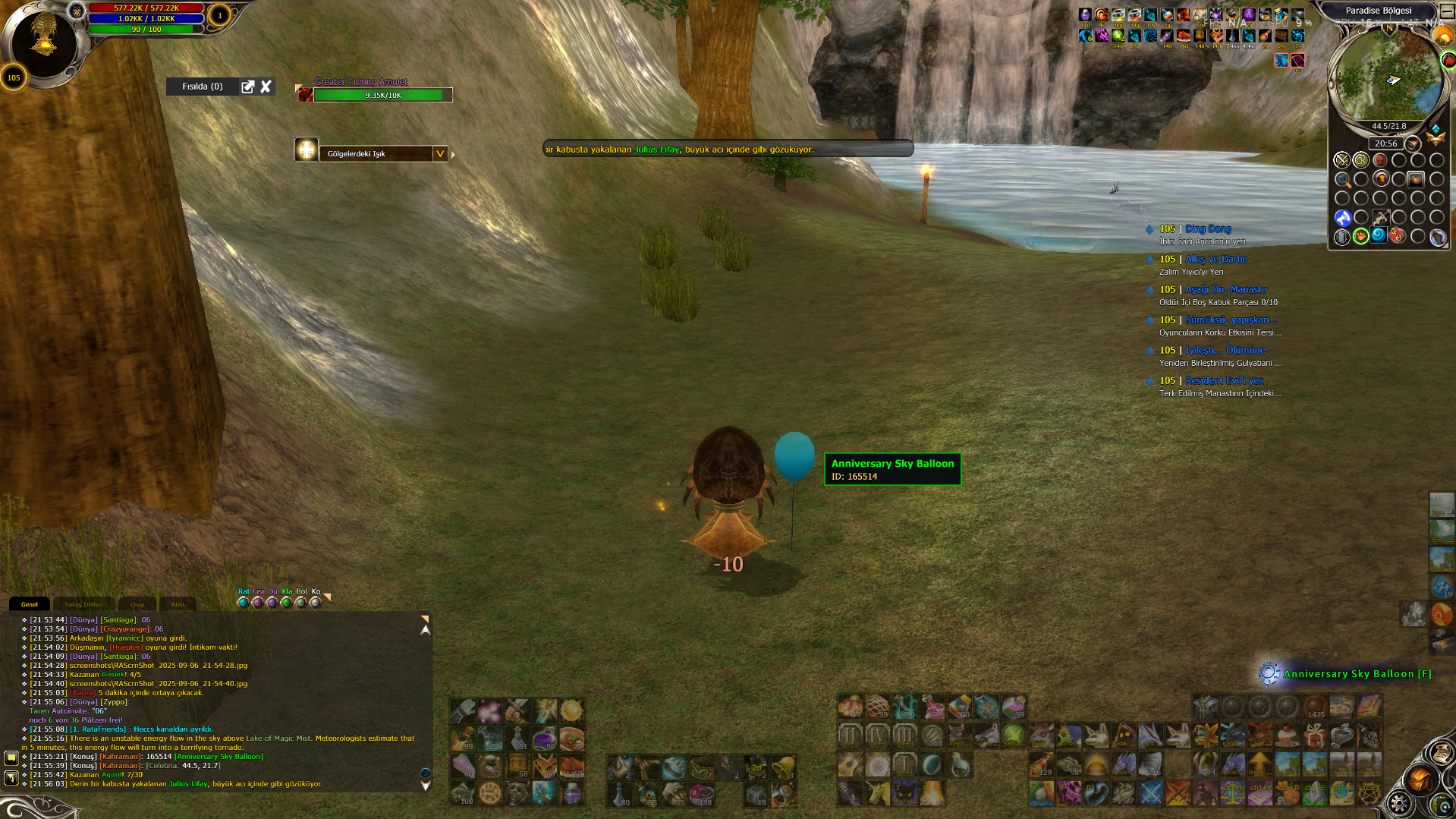
Task: Switch to the Grup chat tab
Action: pos(137,605)
